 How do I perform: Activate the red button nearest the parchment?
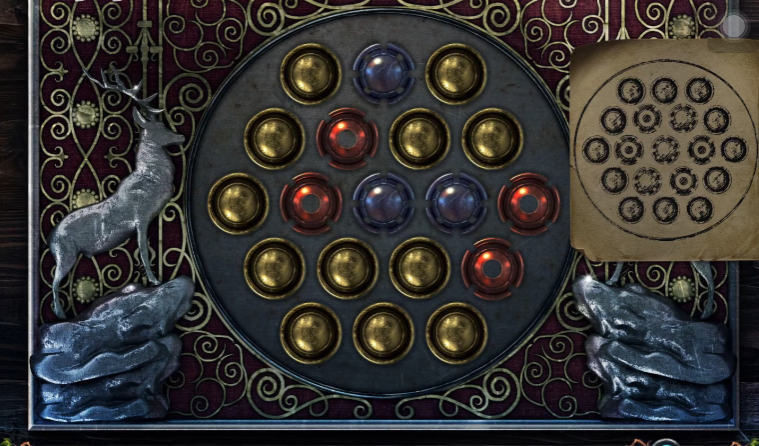(529, 203)
